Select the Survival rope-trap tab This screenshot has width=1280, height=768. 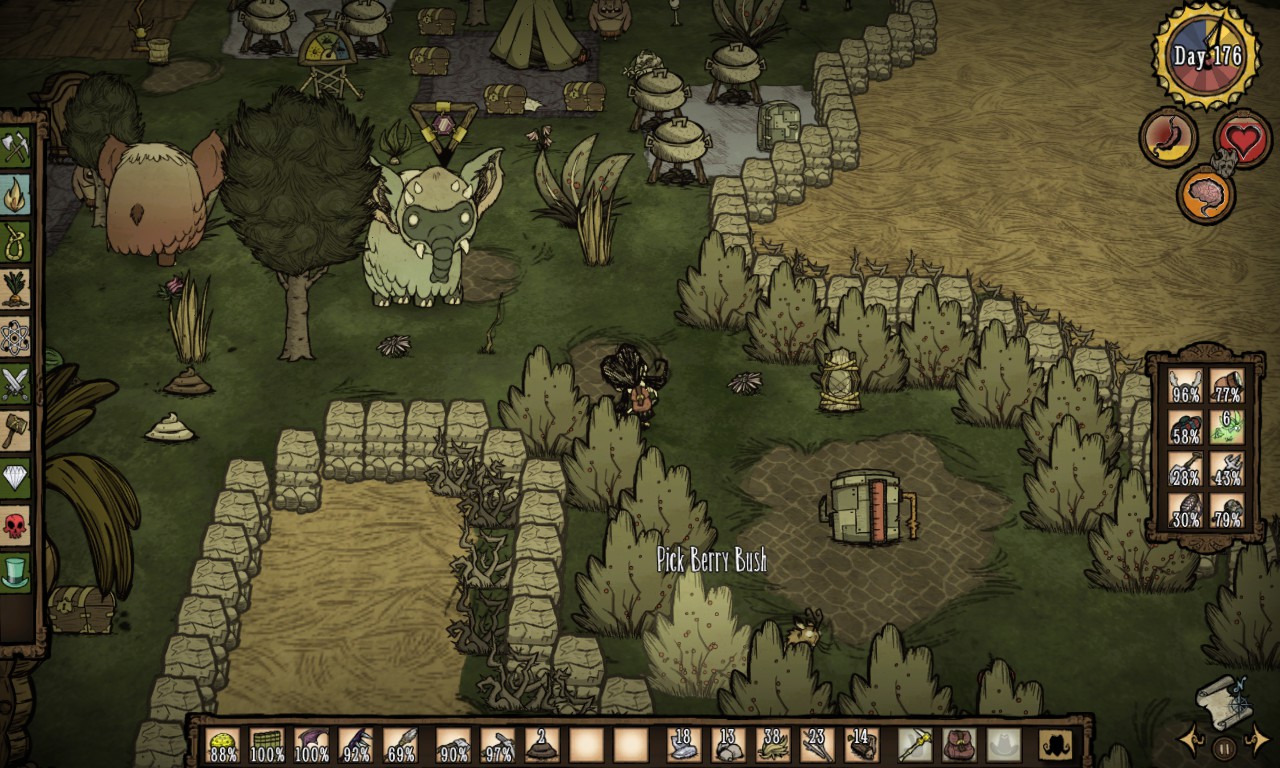pos(15,242)
